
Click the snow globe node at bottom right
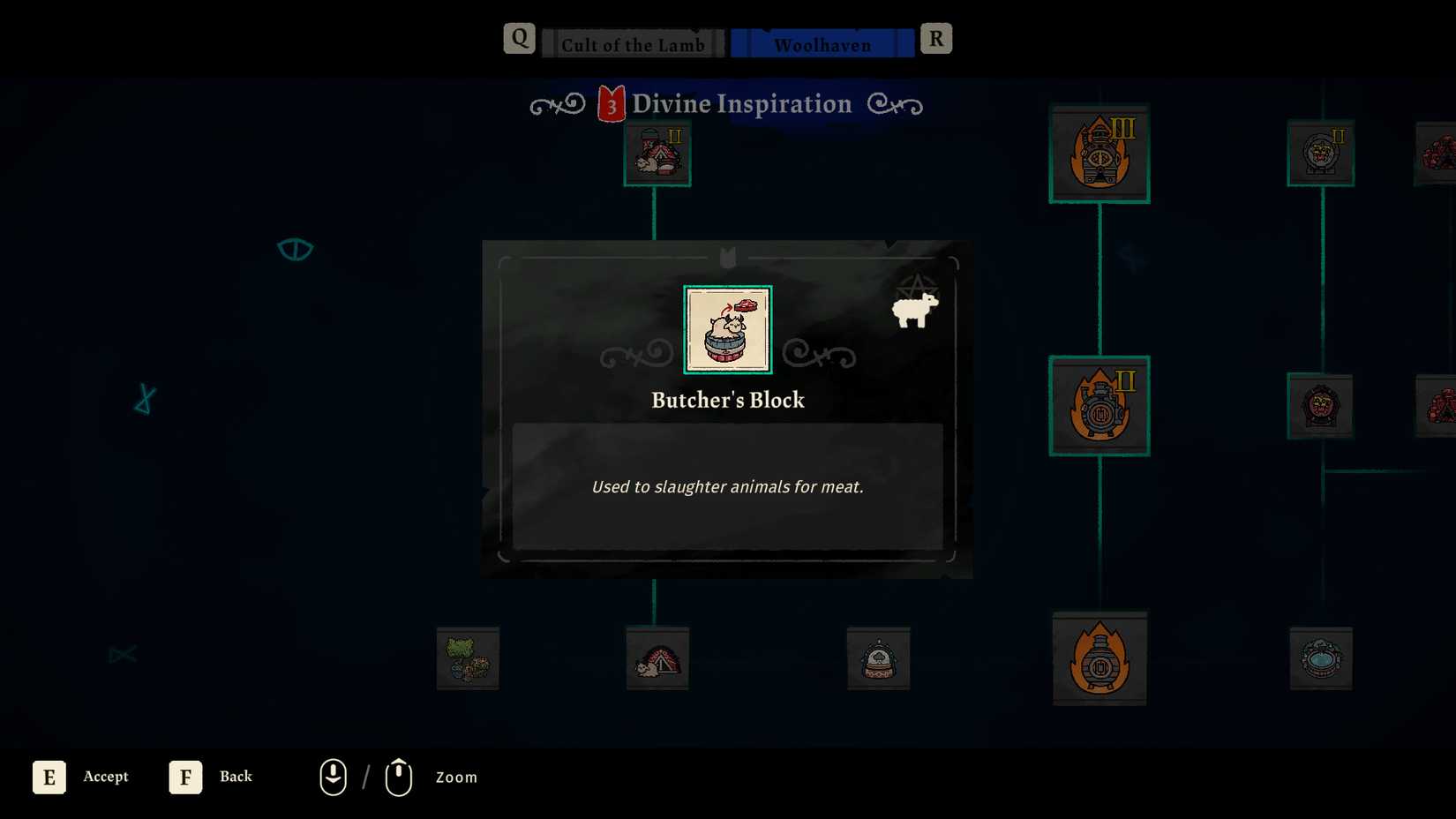pos(878,659)
